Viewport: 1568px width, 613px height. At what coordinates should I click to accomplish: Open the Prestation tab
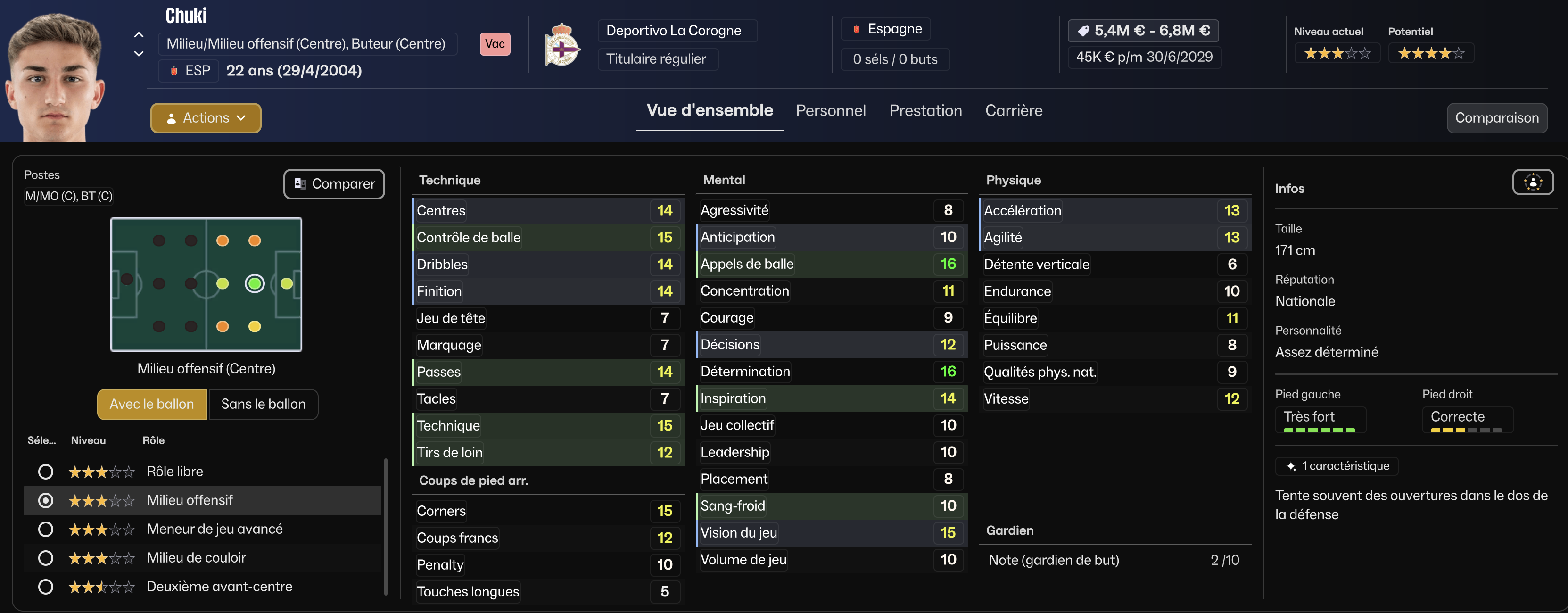(x=925, y=111)
